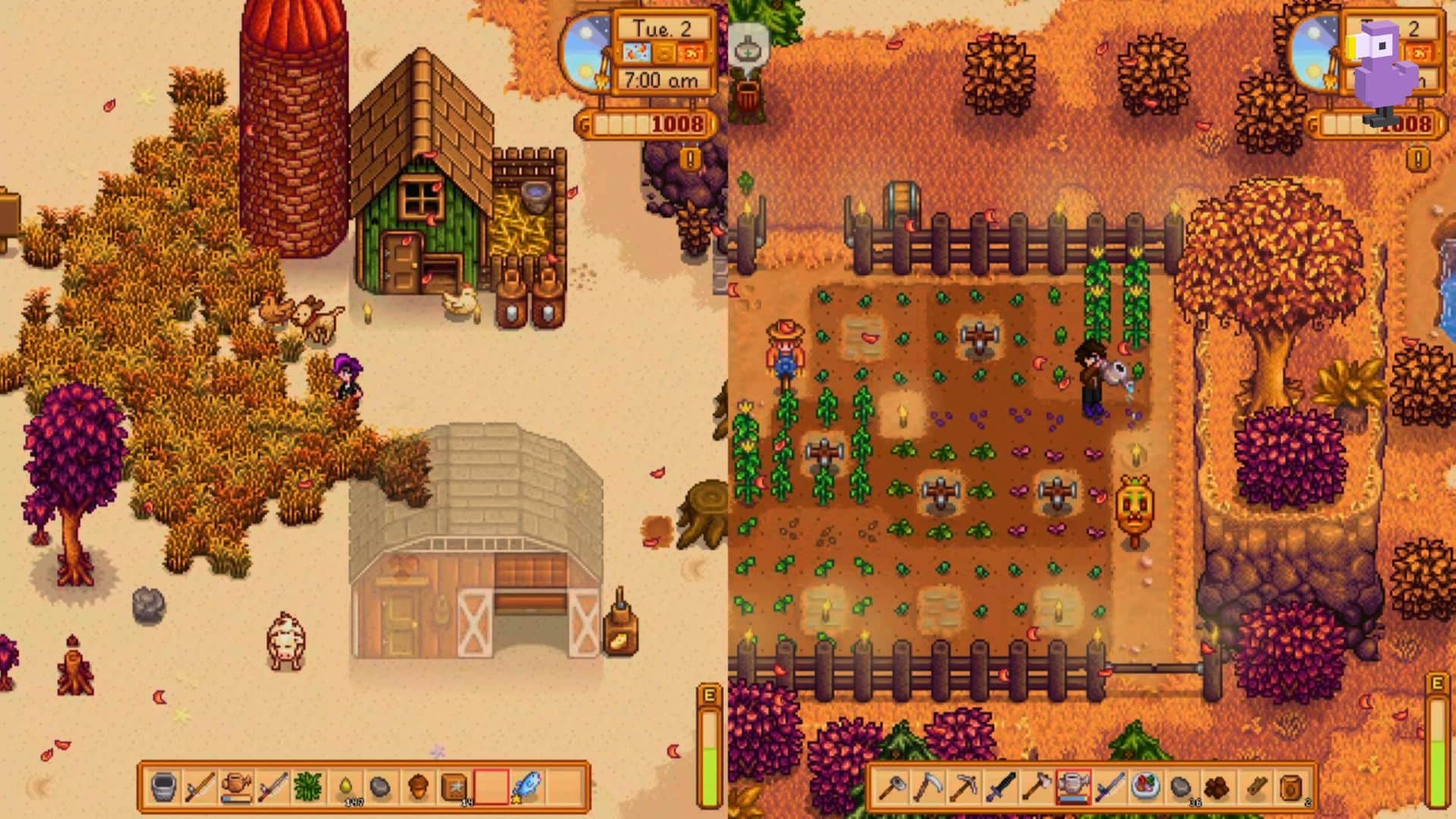Select the acorn seed slot

pyautogui.click(x=416, y=787)
